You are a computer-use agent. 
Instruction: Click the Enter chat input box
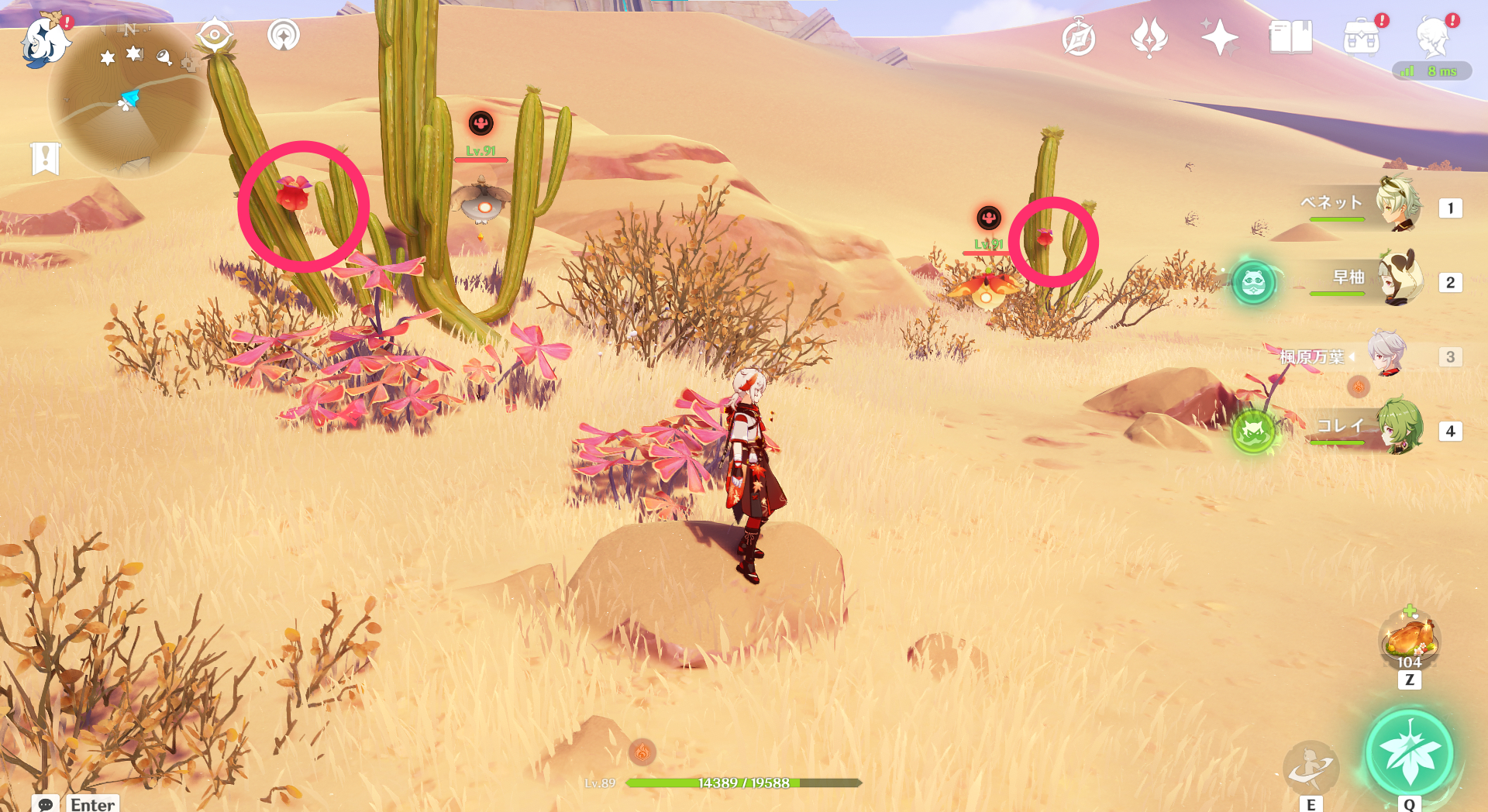(91, 803)
